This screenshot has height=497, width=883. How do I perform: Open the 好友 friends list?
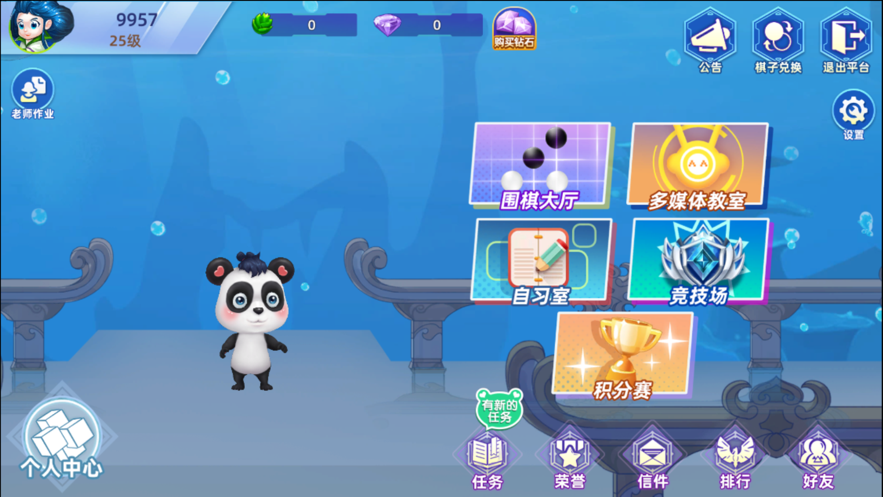pos(817,462)
